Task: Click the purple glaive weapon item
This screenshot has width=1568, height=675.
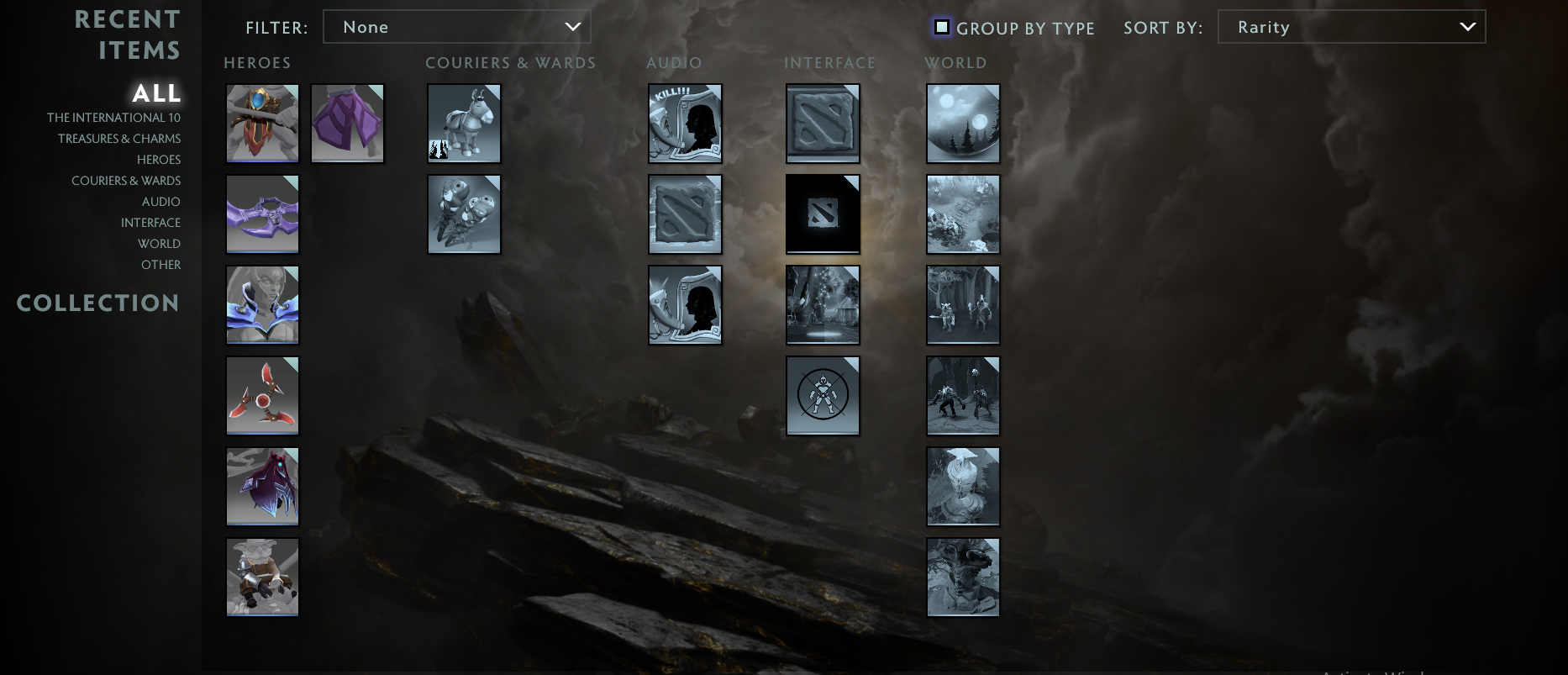Action: tap(262, 214)
